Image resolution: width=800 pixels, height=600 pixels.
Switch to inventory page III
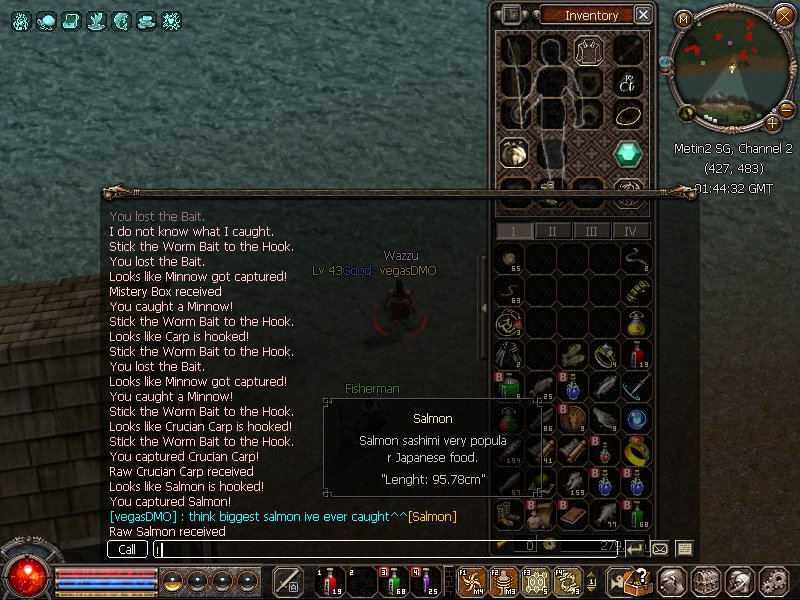pos(591,231)
